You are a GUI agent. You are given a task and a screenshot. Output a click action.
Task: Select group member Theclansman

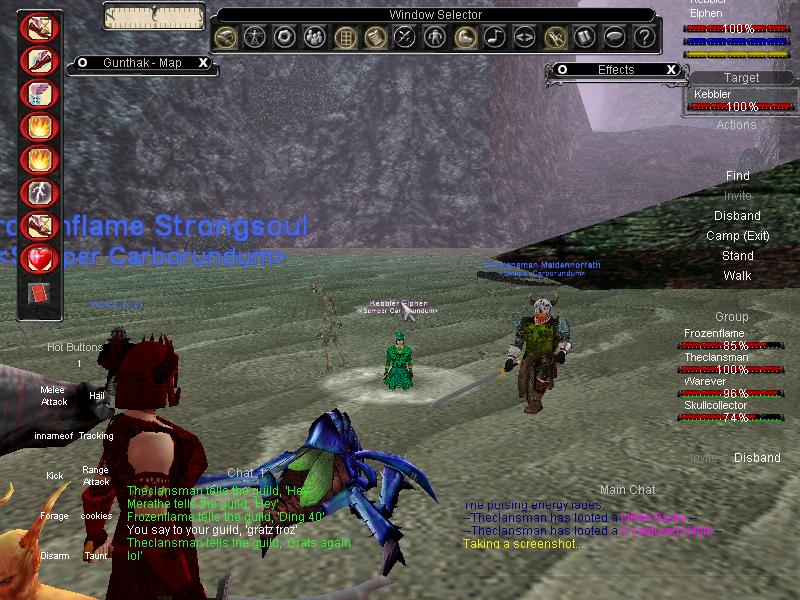coord(716,358)
